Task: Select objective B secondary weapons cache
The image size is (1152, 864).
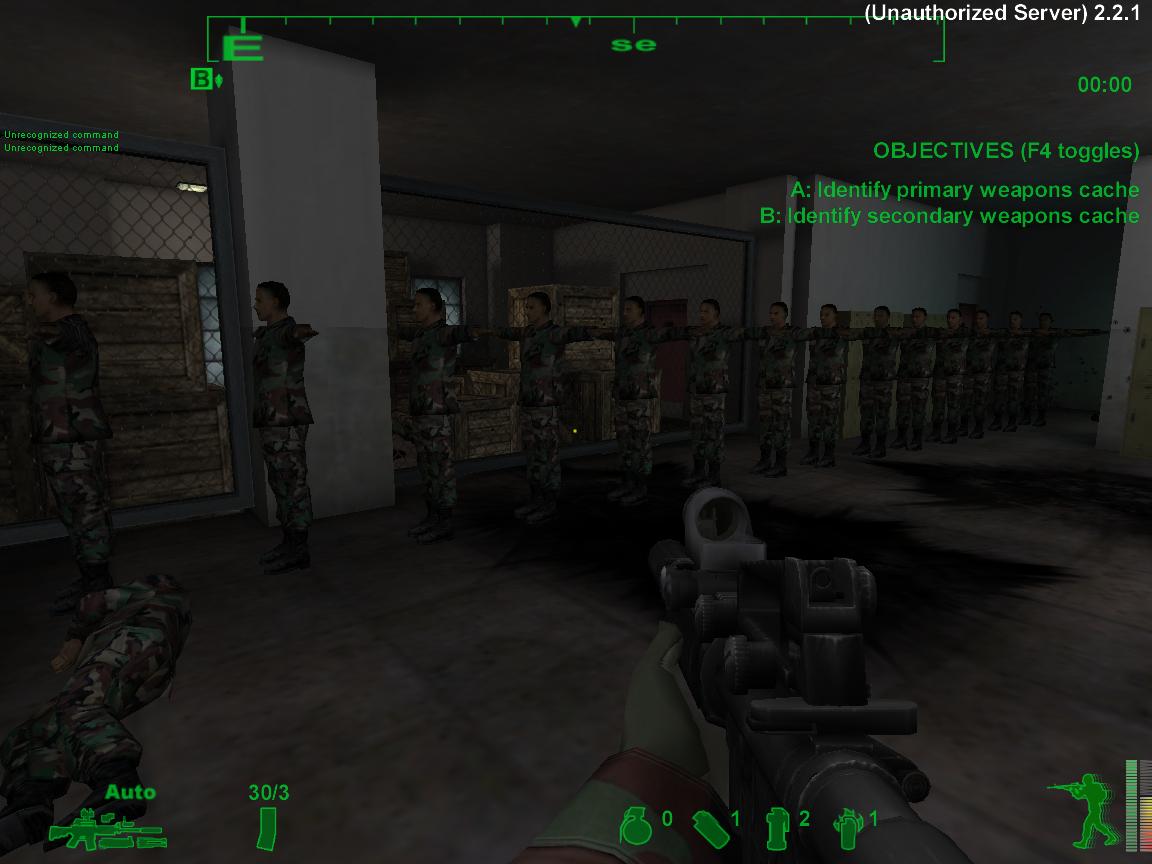Action: 949,216
